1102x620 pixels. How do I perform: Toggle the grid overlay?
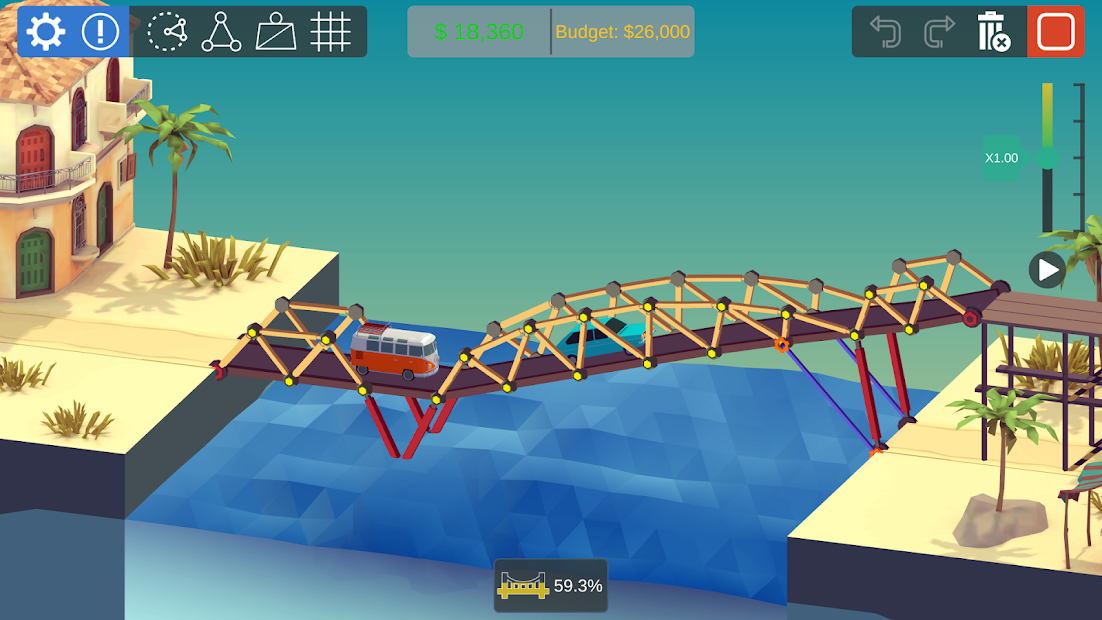330,32
